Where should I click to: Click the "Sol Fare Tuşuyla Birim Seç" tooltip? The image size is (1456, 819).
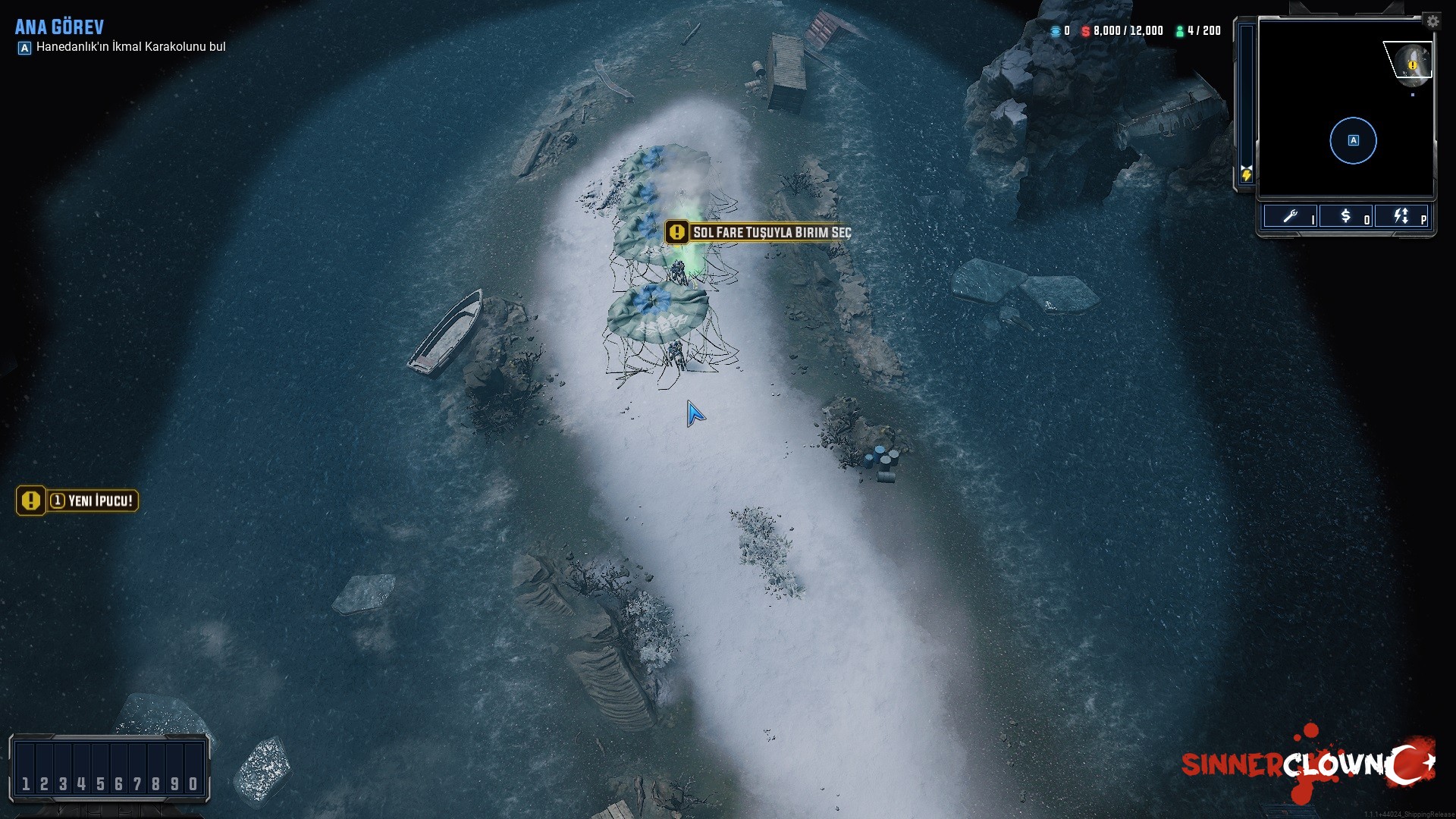point(758,232)
